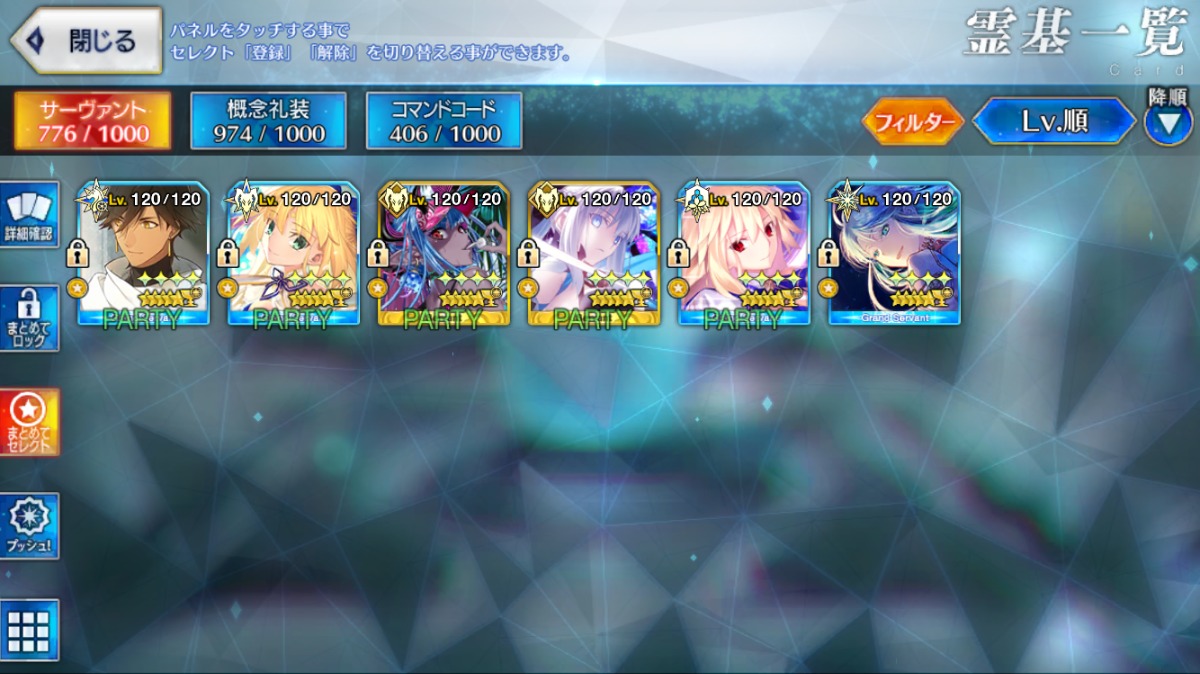
Task: Change the grid layout view
Action: point(30,629)
